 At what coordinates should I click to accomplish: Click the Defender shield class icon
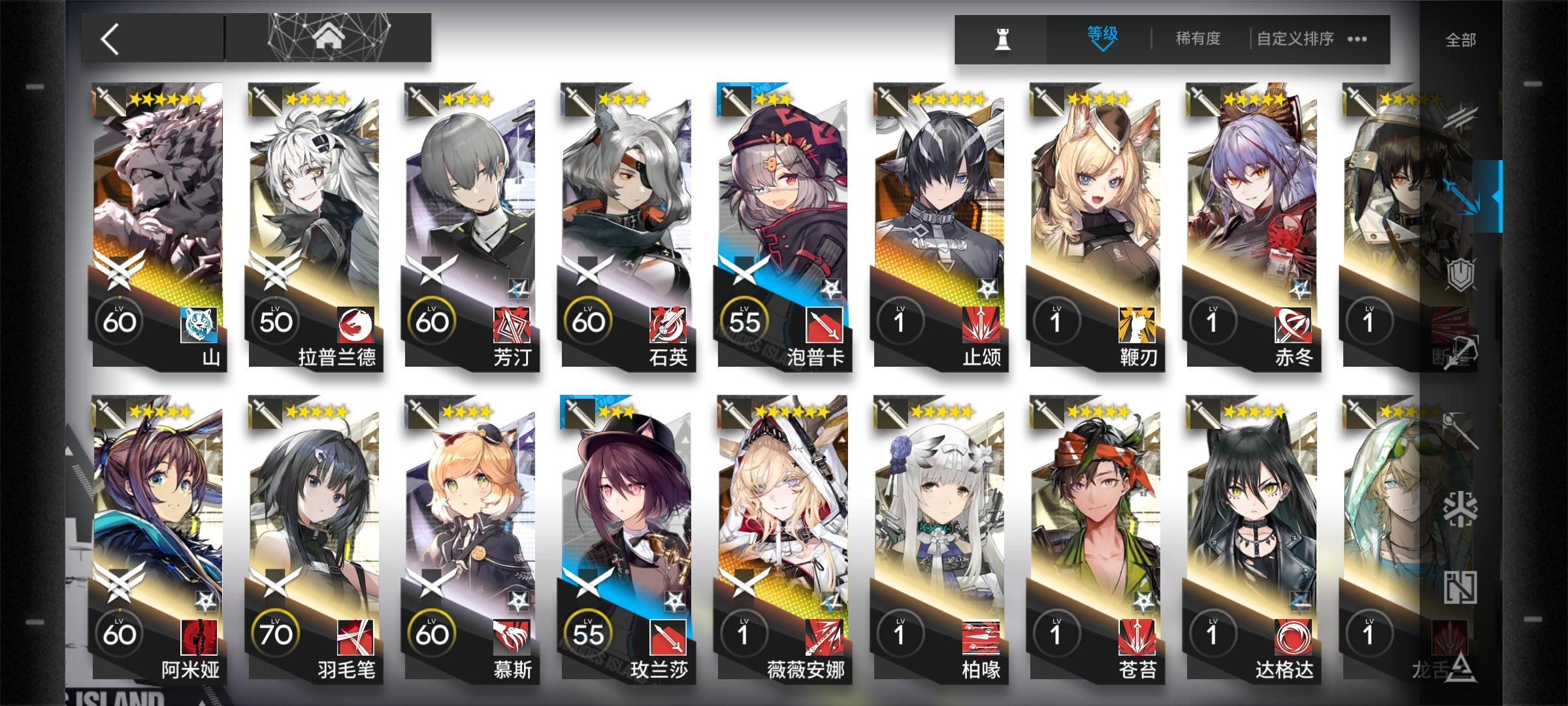pos(1461,273)
